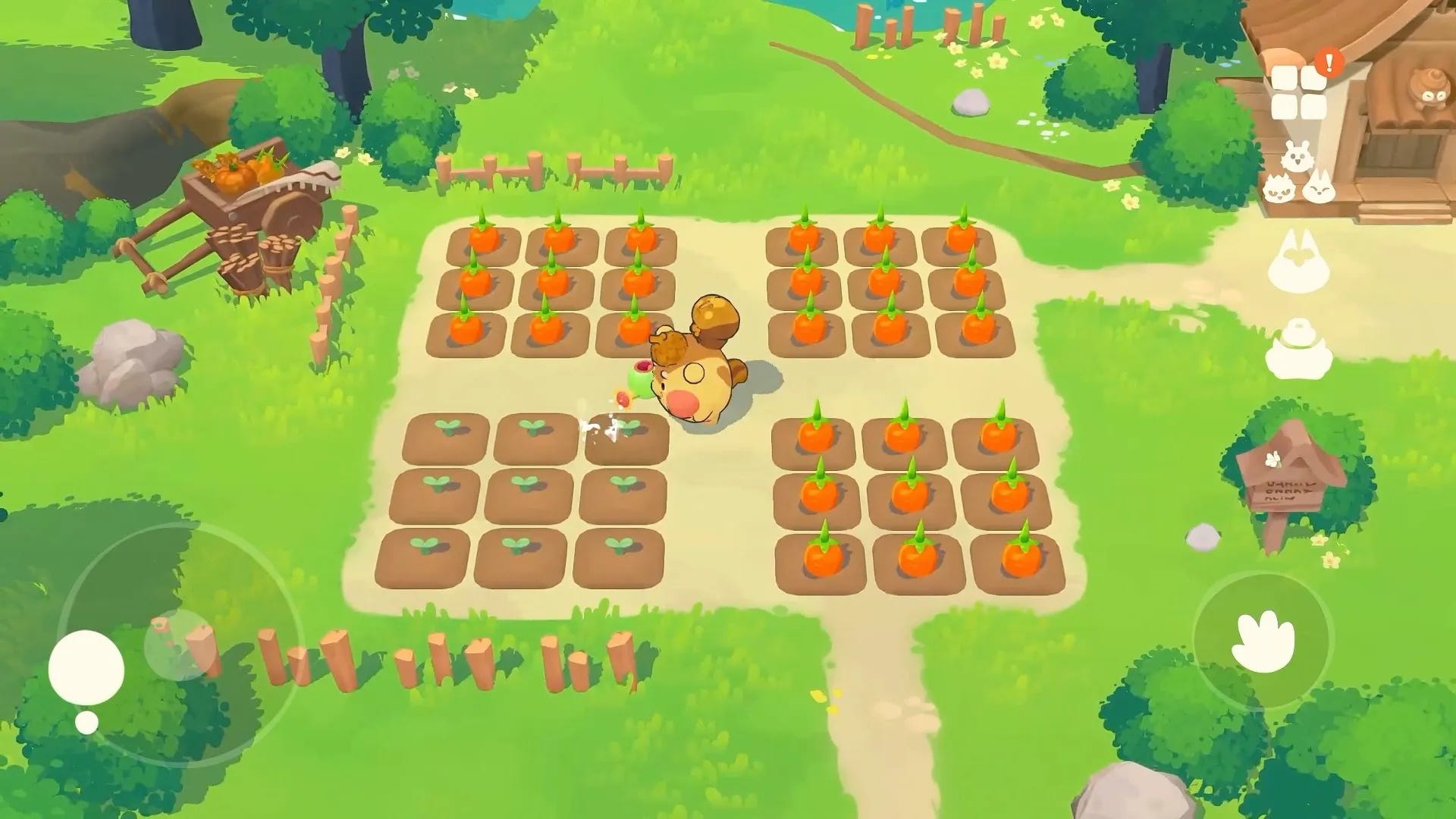Screen dimensions: 1456x819
Task: Tap the butterfly above the sign
Action: point(1272,460)
